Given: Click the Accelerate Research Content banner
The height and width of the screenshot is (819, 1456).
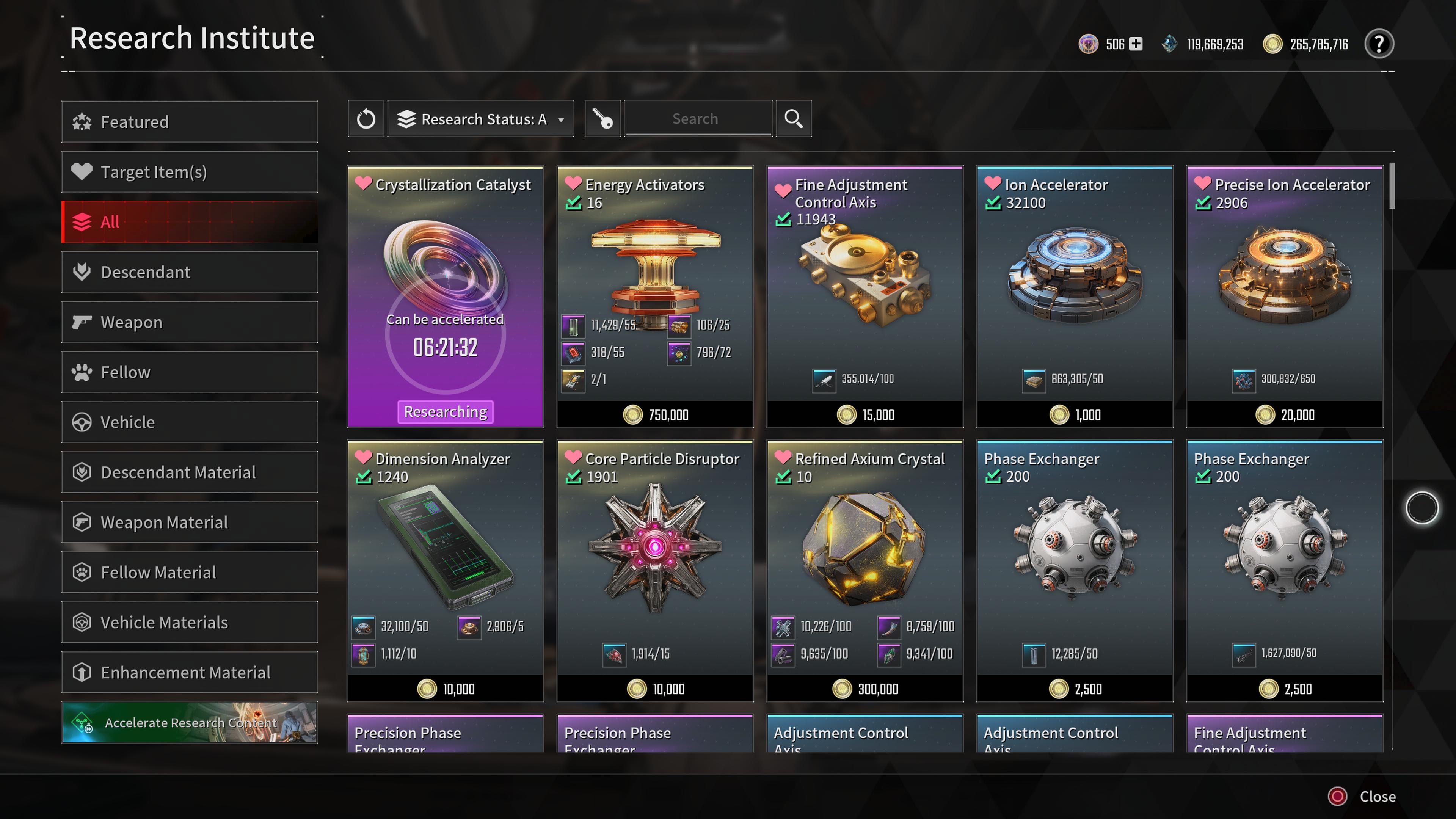Looking at the screenshot, I should (189, 722).
